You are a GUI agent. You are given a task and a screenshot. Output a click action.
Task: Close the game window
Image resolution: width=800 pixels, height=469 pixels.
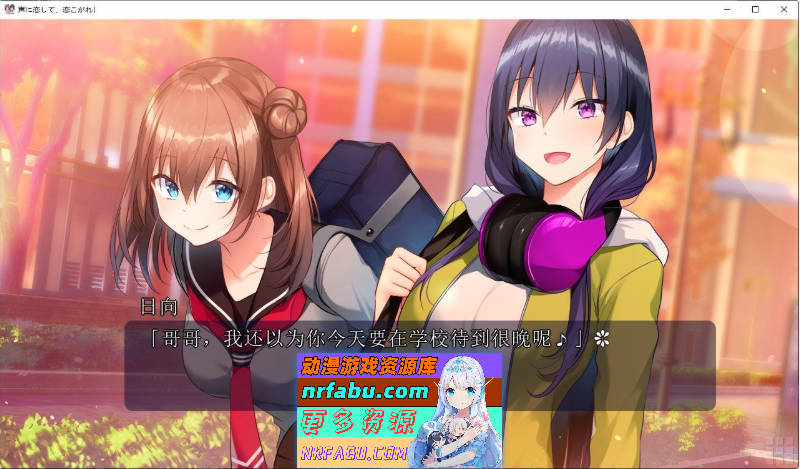[782, 9]
